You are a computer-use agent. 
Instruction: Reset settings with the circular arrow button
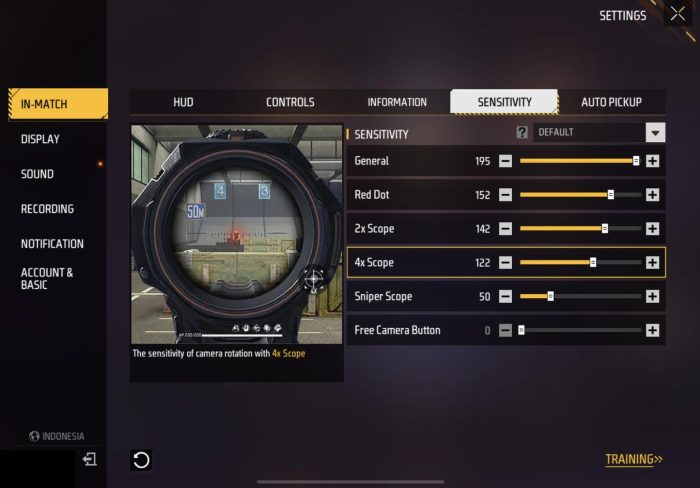(141, 460)
